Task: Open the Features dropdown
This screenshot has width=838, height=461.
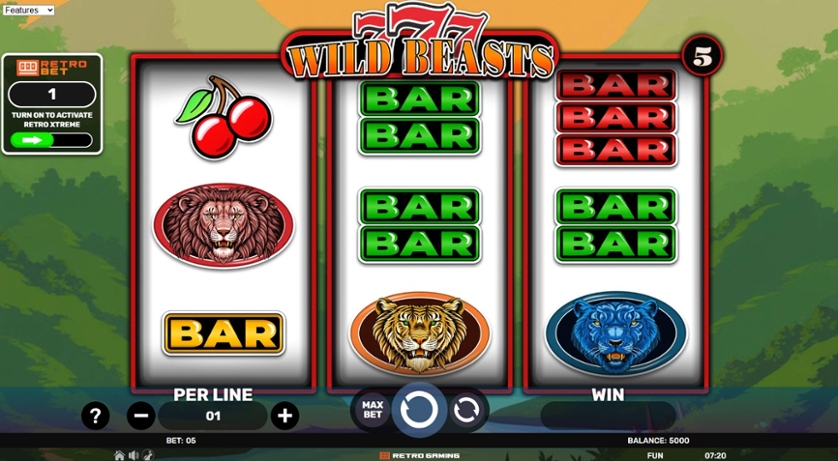Action: pos(28,10)
